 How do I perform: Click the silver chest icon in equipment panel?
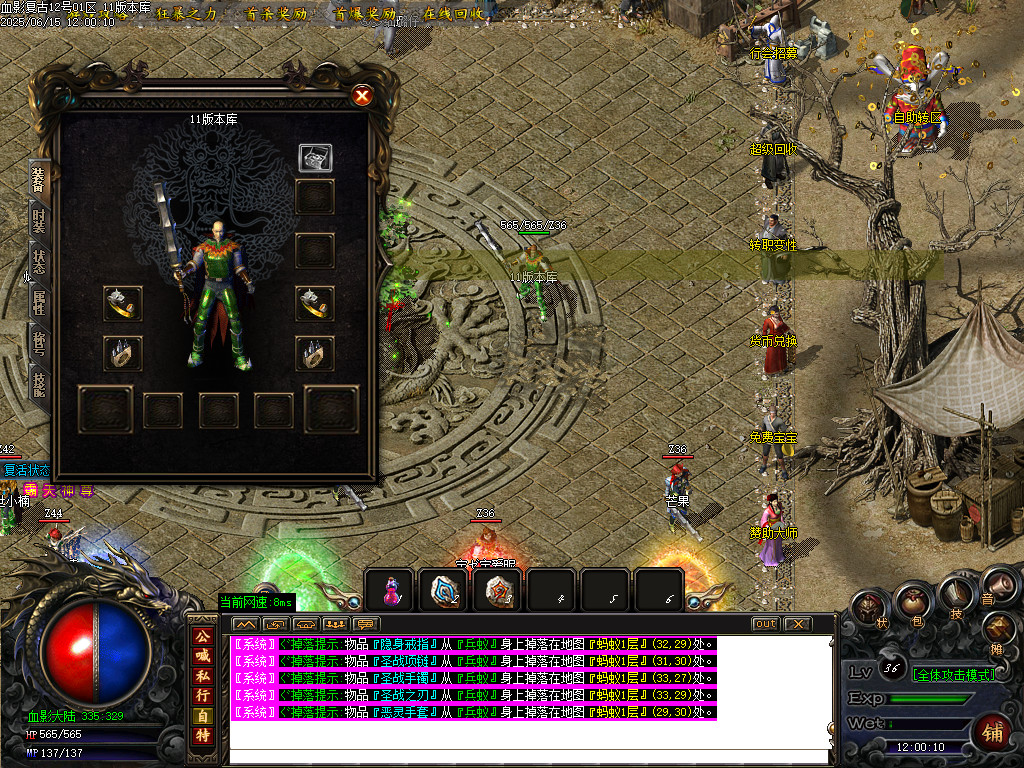point(315,158)
